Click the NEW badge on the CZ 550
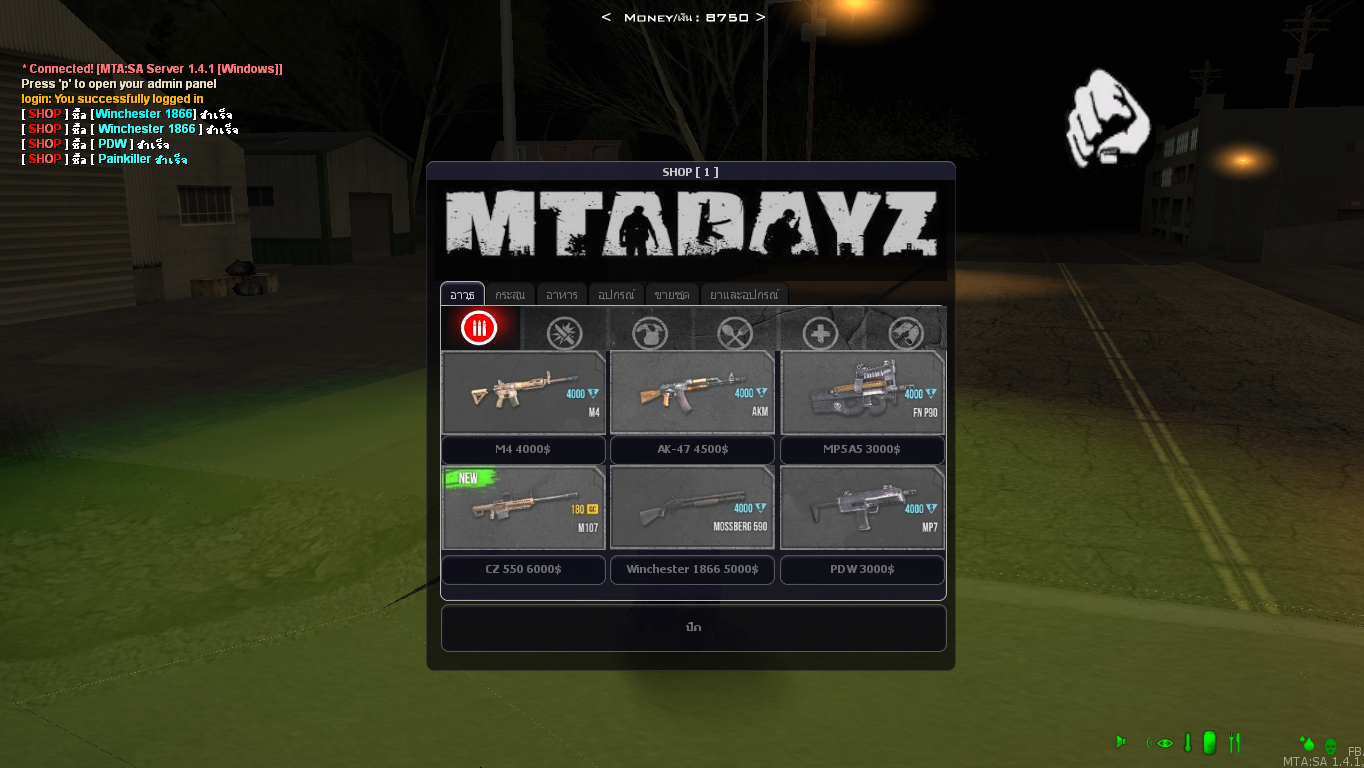 click(x=469, y=478)
